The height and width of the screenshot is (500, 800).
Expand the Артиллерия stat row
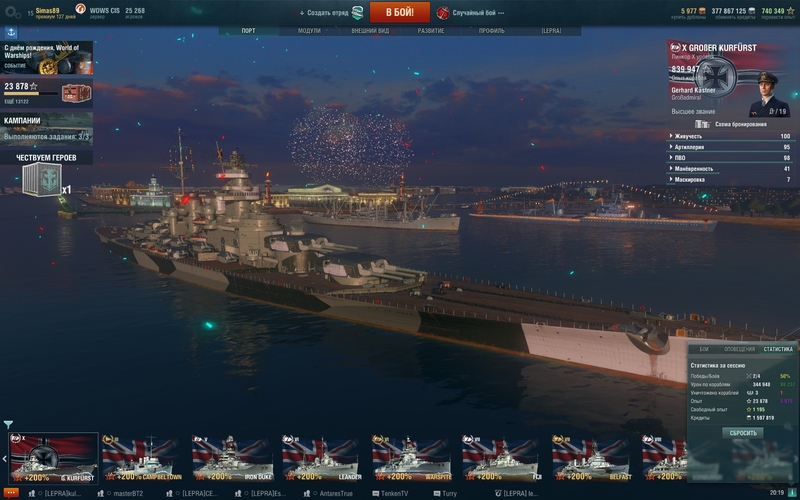[729, 147]
